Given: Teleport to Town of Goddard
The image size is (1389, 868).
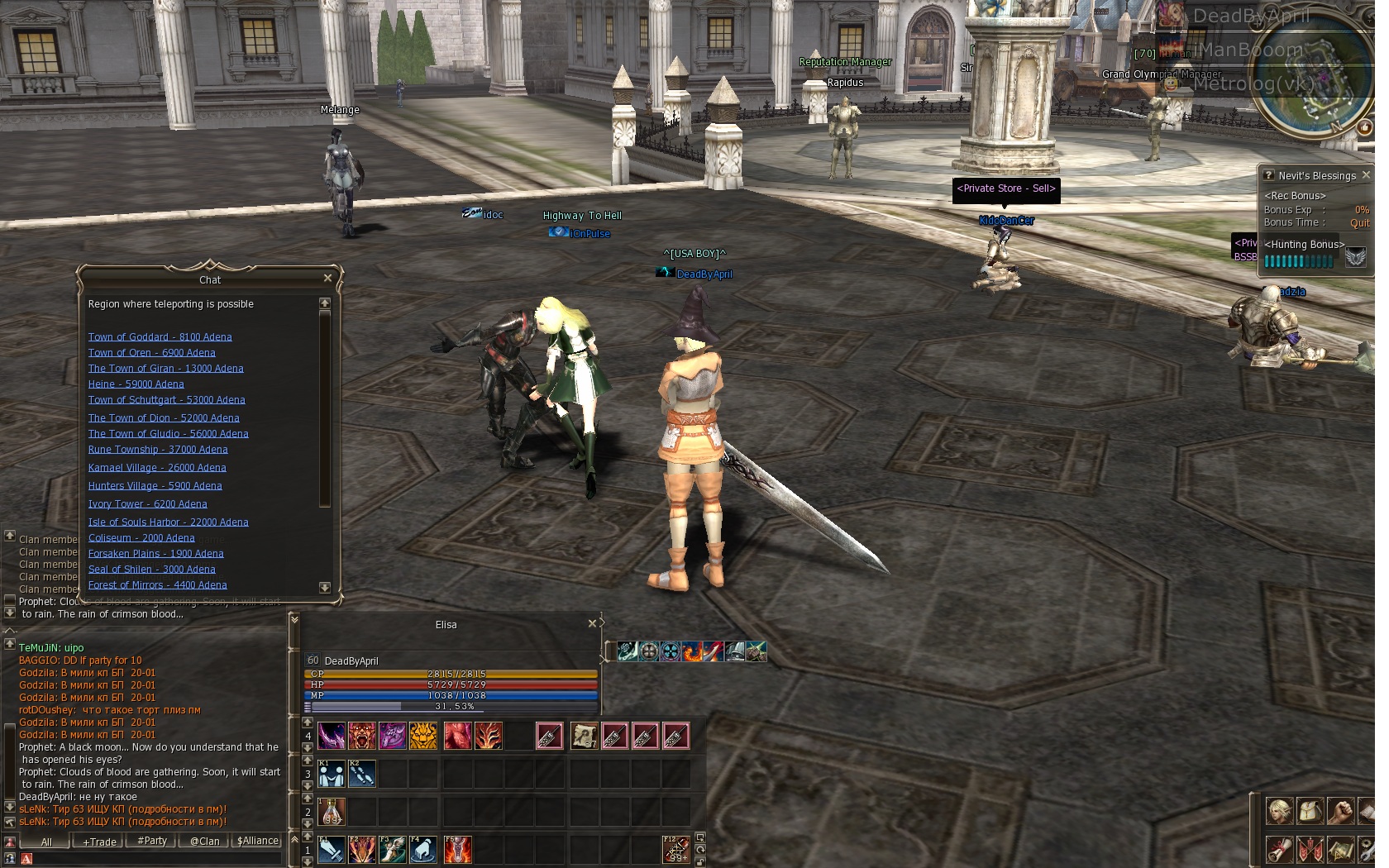Looking at the screenshot, I should click(160, 337).
